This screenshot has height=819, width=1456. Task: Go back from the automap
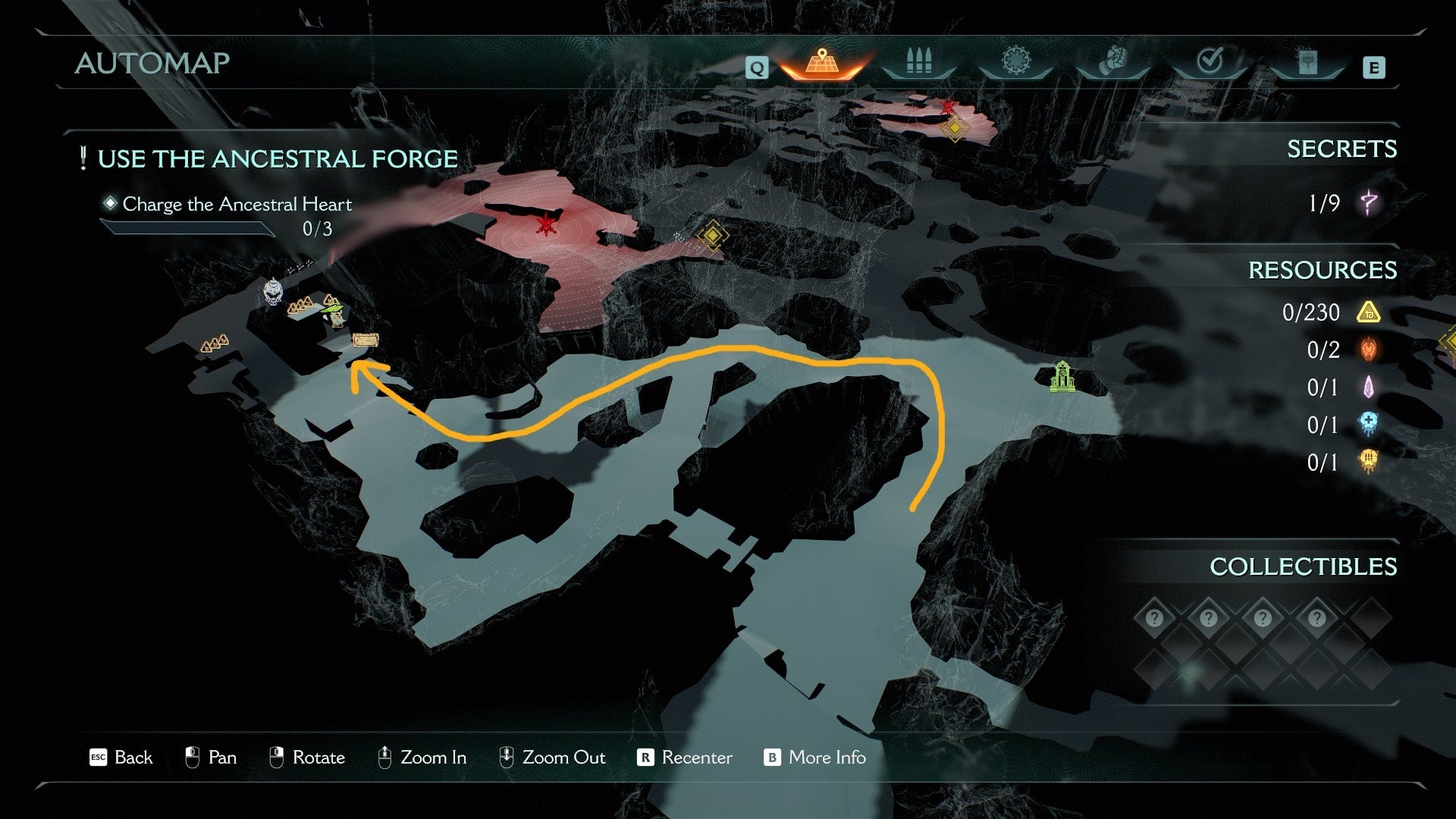pos(121,758)
